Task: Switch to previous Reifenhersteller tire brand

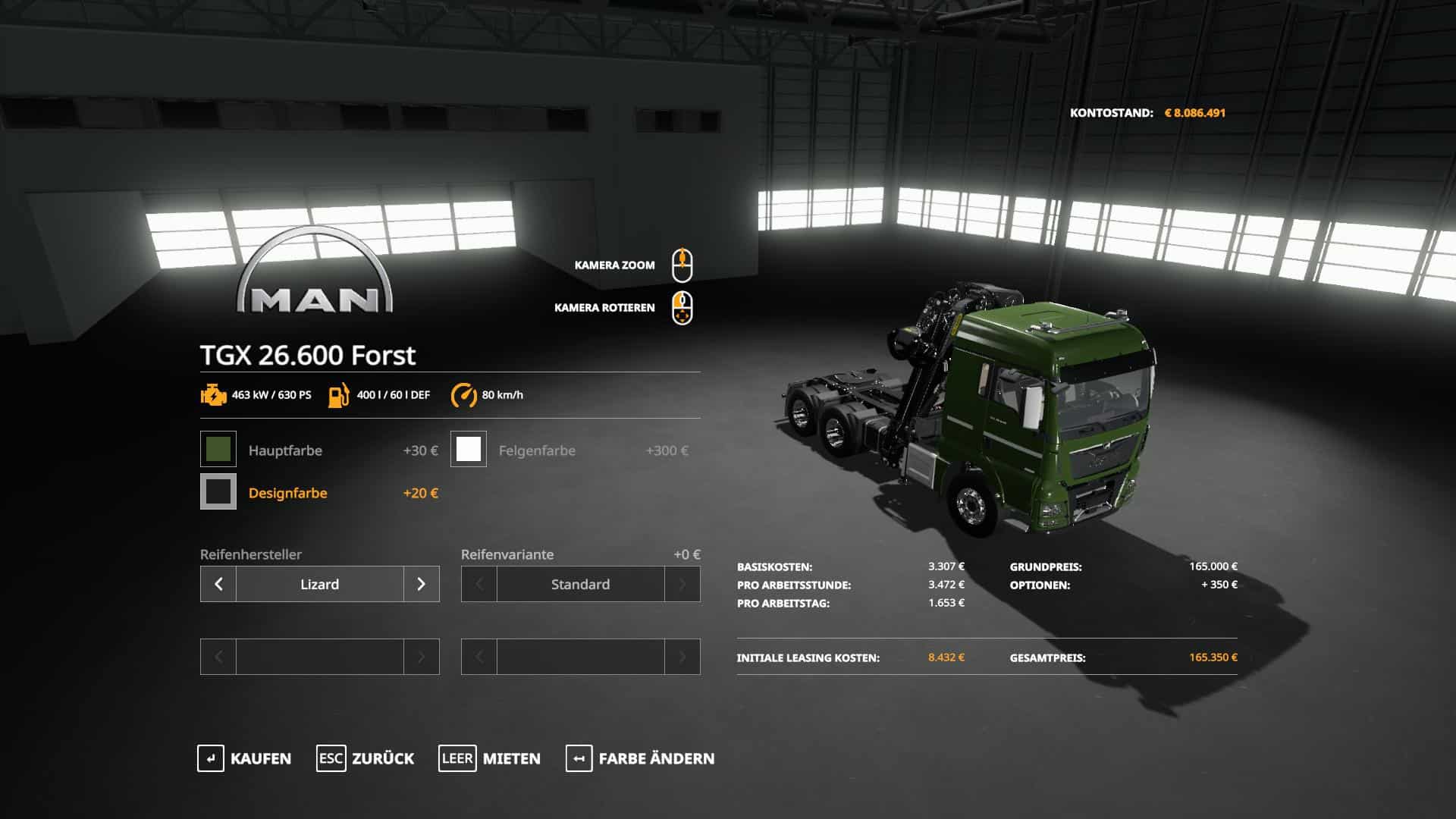Action: pyautogui.click(x=218, y=584)
